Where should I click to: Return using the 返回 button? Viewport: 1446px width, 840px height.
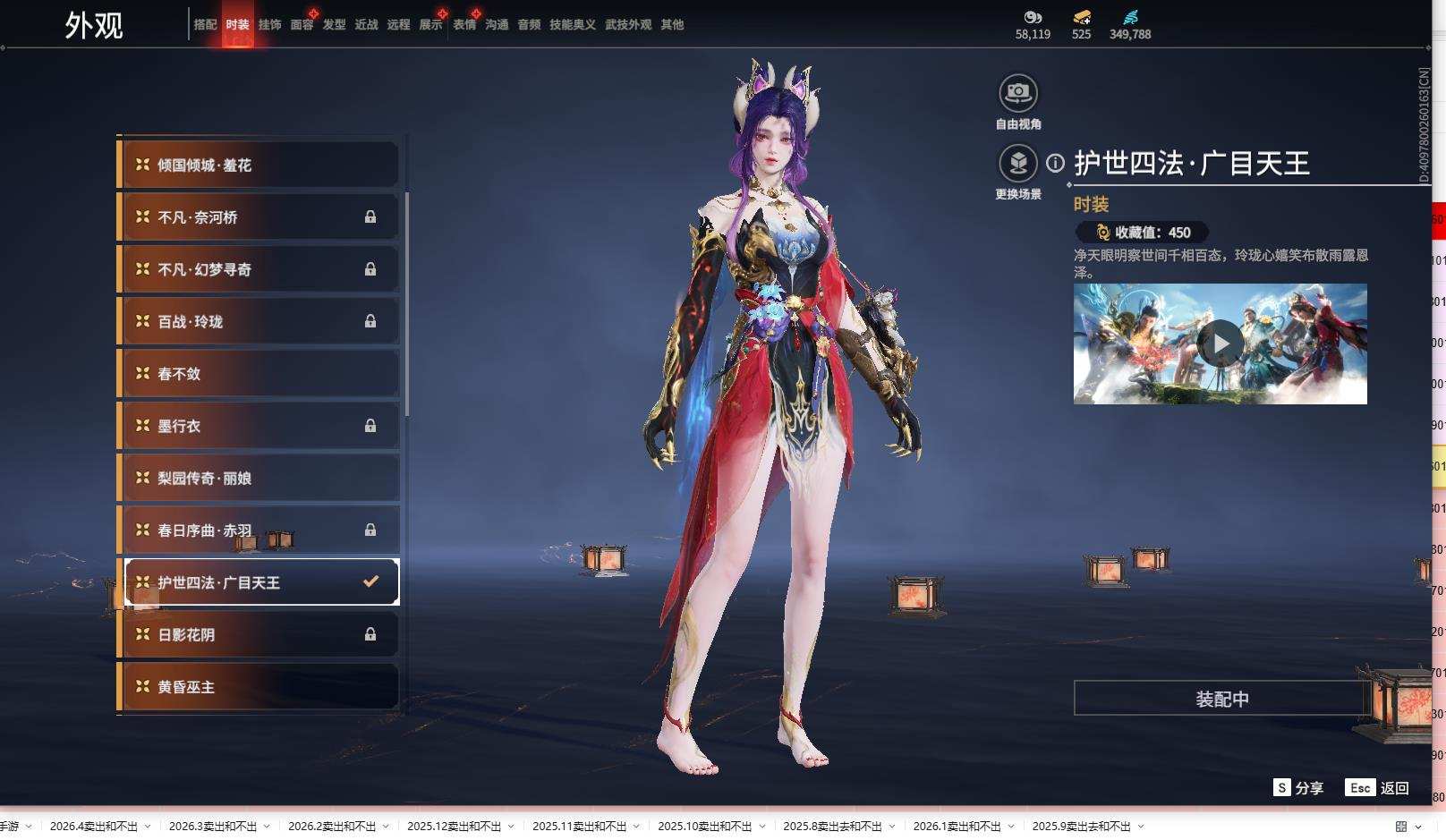click(x=1378, y=788)
